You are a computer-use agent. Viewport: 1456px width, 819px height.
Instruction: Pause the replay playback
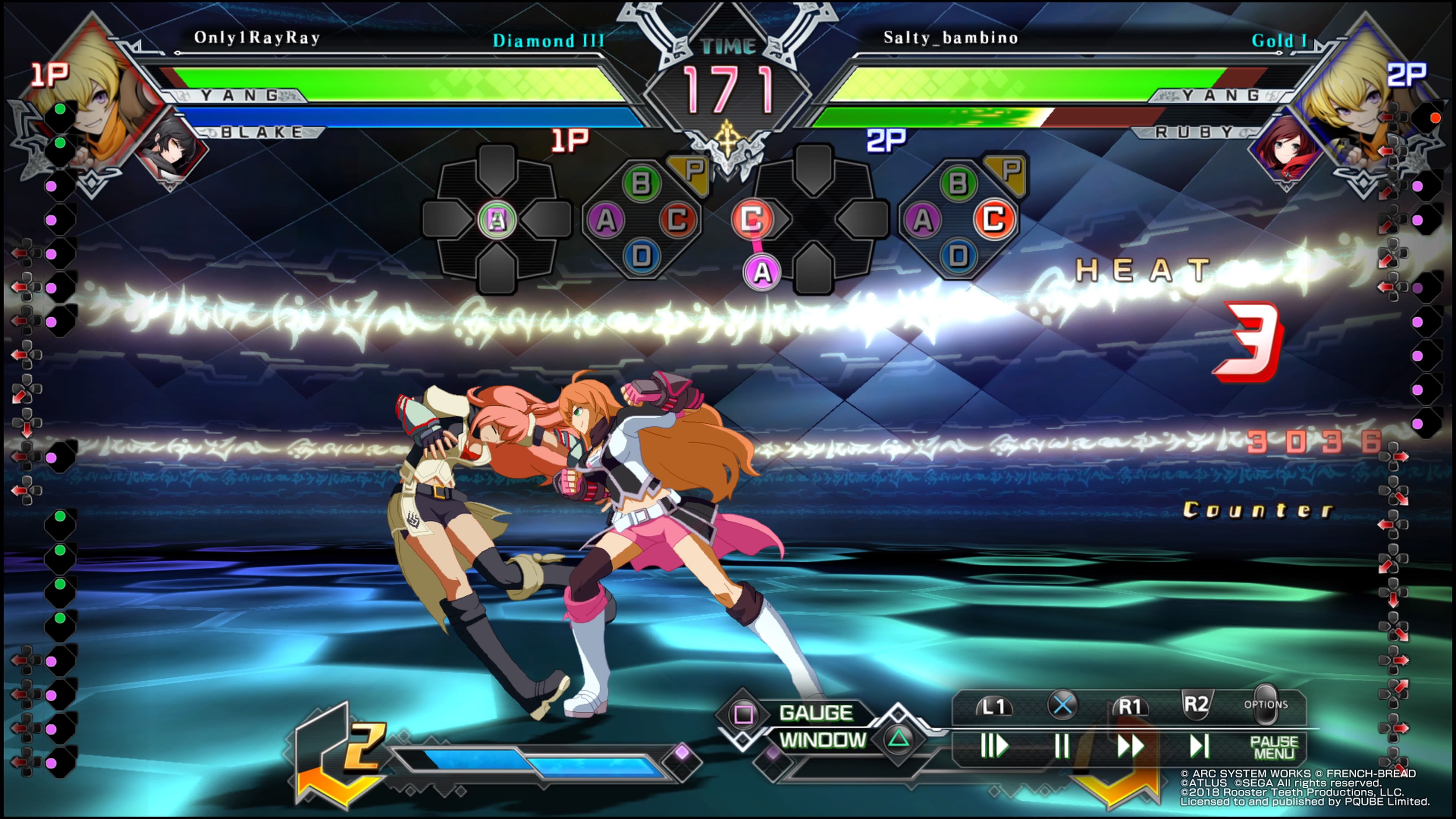(x=1062, y=746)
